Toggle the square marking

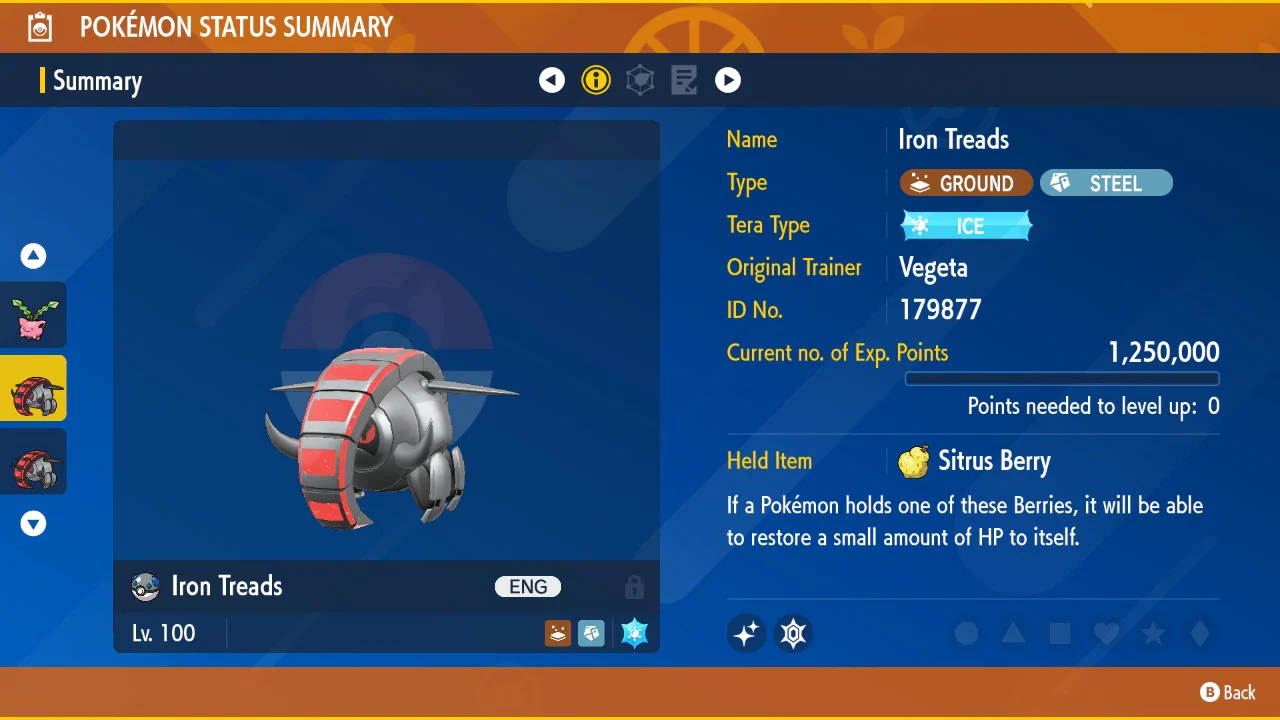pyautogui.click(x=1060, y=633)
